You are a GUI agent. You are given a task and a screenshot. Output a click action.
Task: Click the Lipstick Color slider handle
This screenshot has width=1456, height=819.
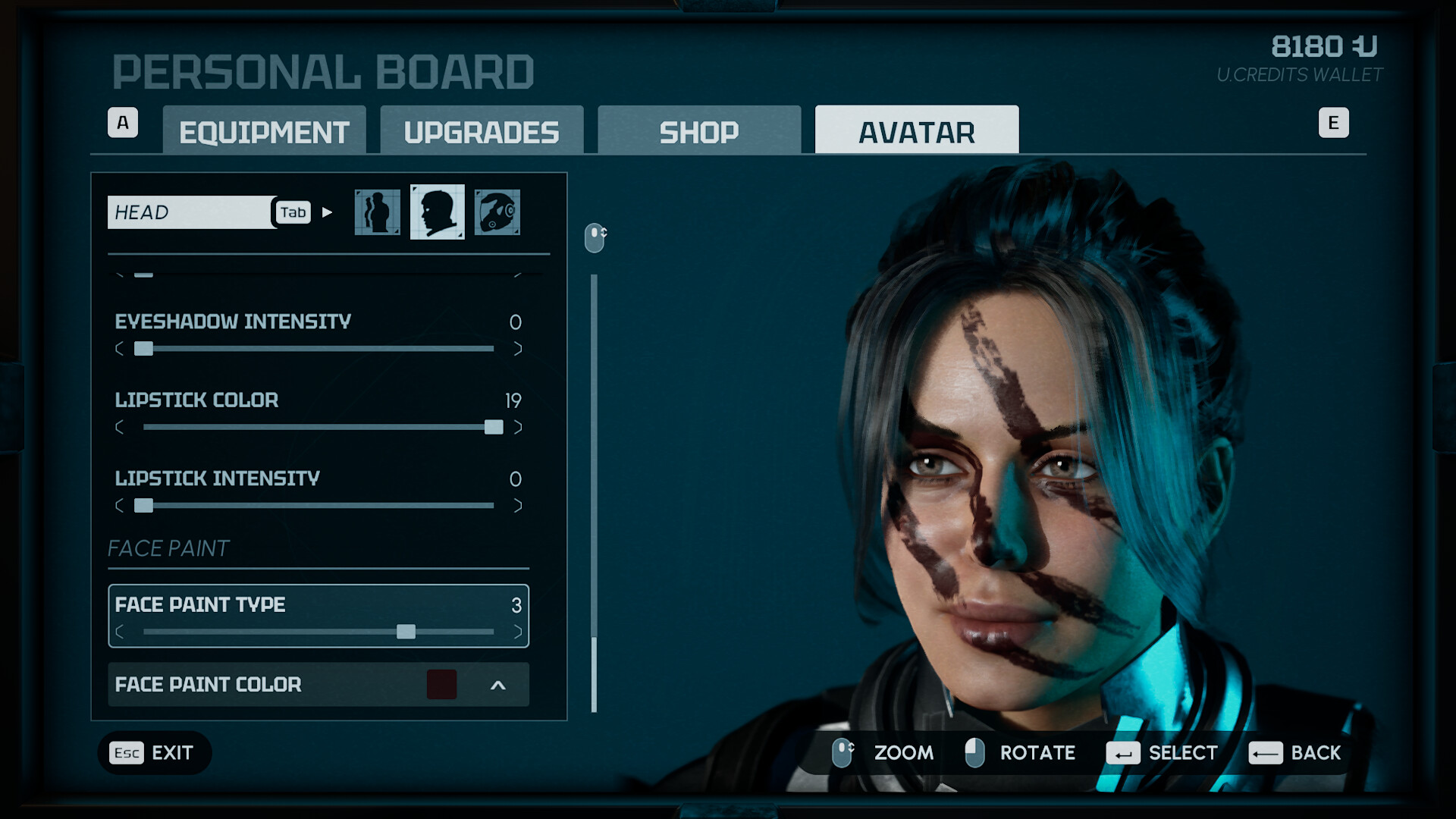pos(494,427)
